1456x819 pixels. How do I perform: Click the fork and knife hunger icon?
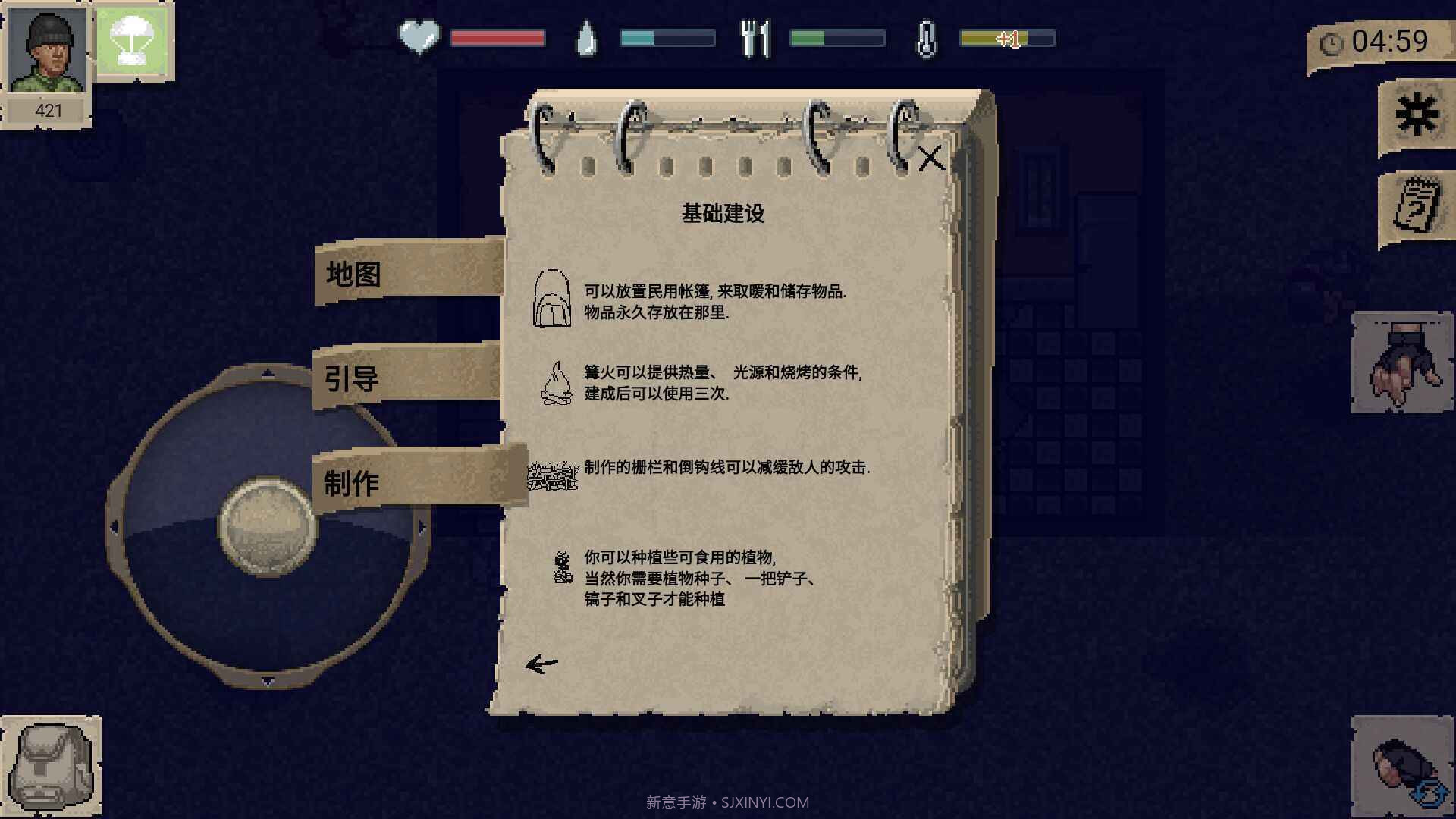[756, 35]
